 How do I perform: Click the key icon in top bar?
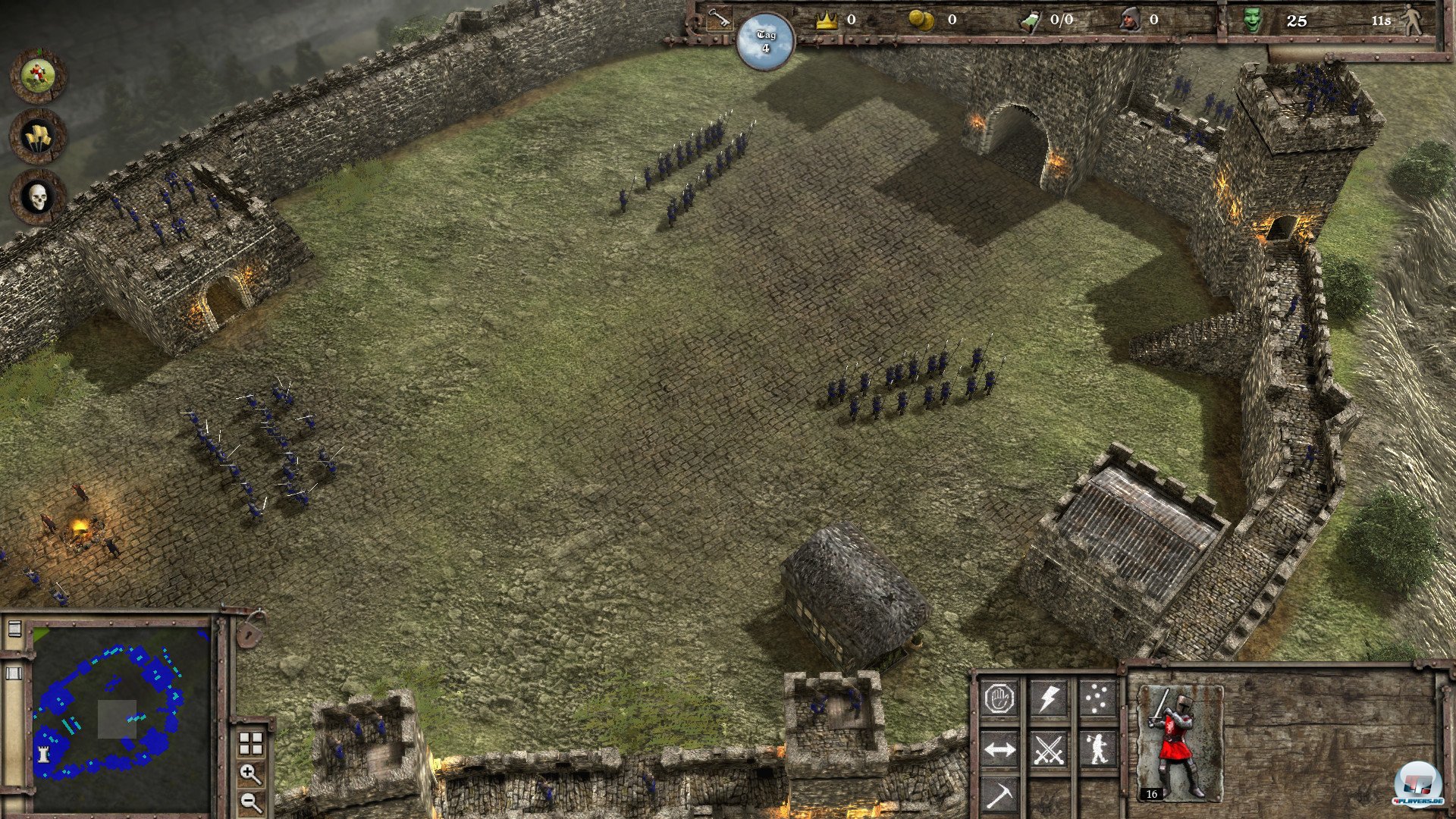coord(716,19)
